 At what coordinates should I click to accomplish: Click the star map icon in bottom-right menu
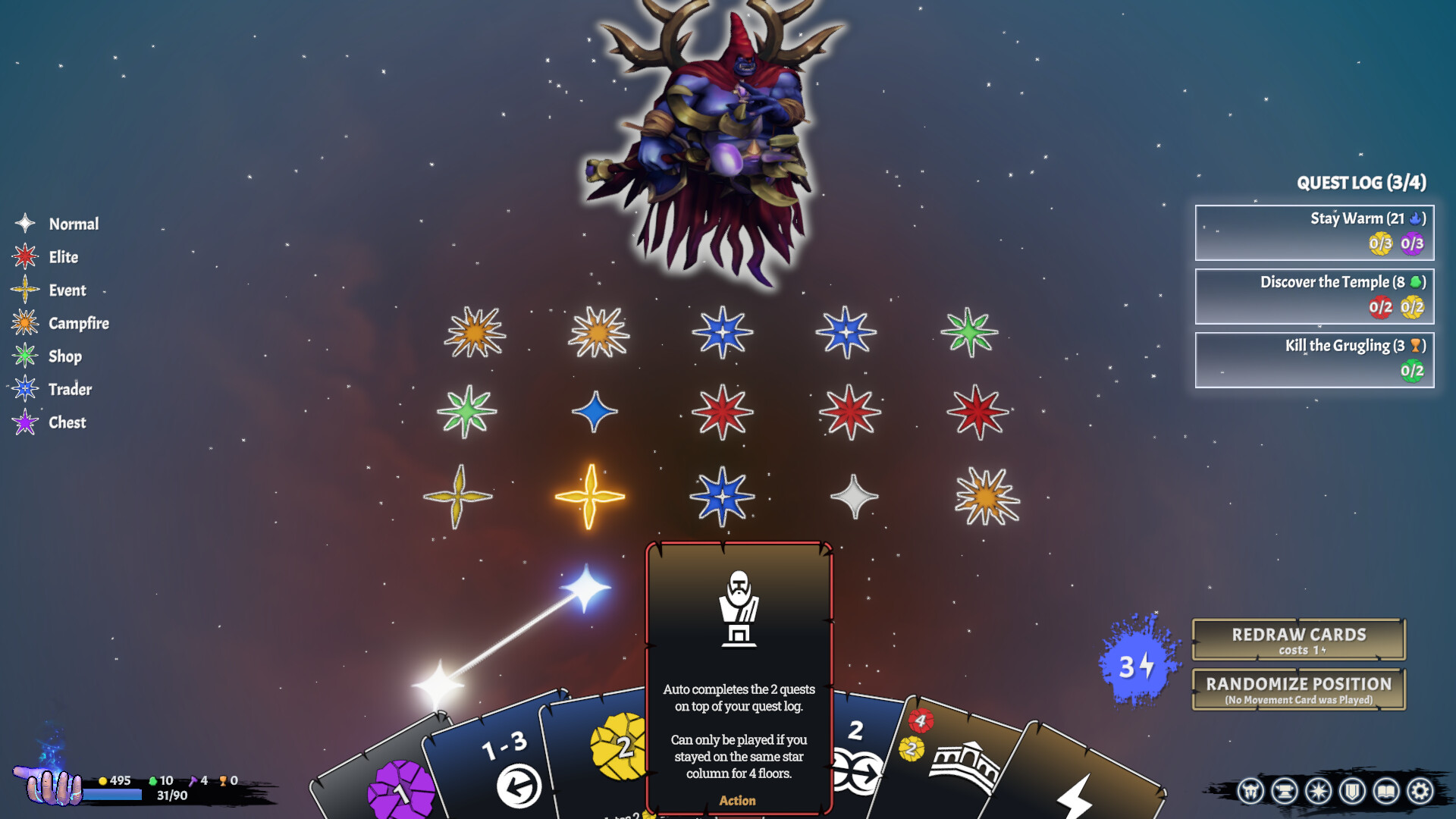point(1319,791)
